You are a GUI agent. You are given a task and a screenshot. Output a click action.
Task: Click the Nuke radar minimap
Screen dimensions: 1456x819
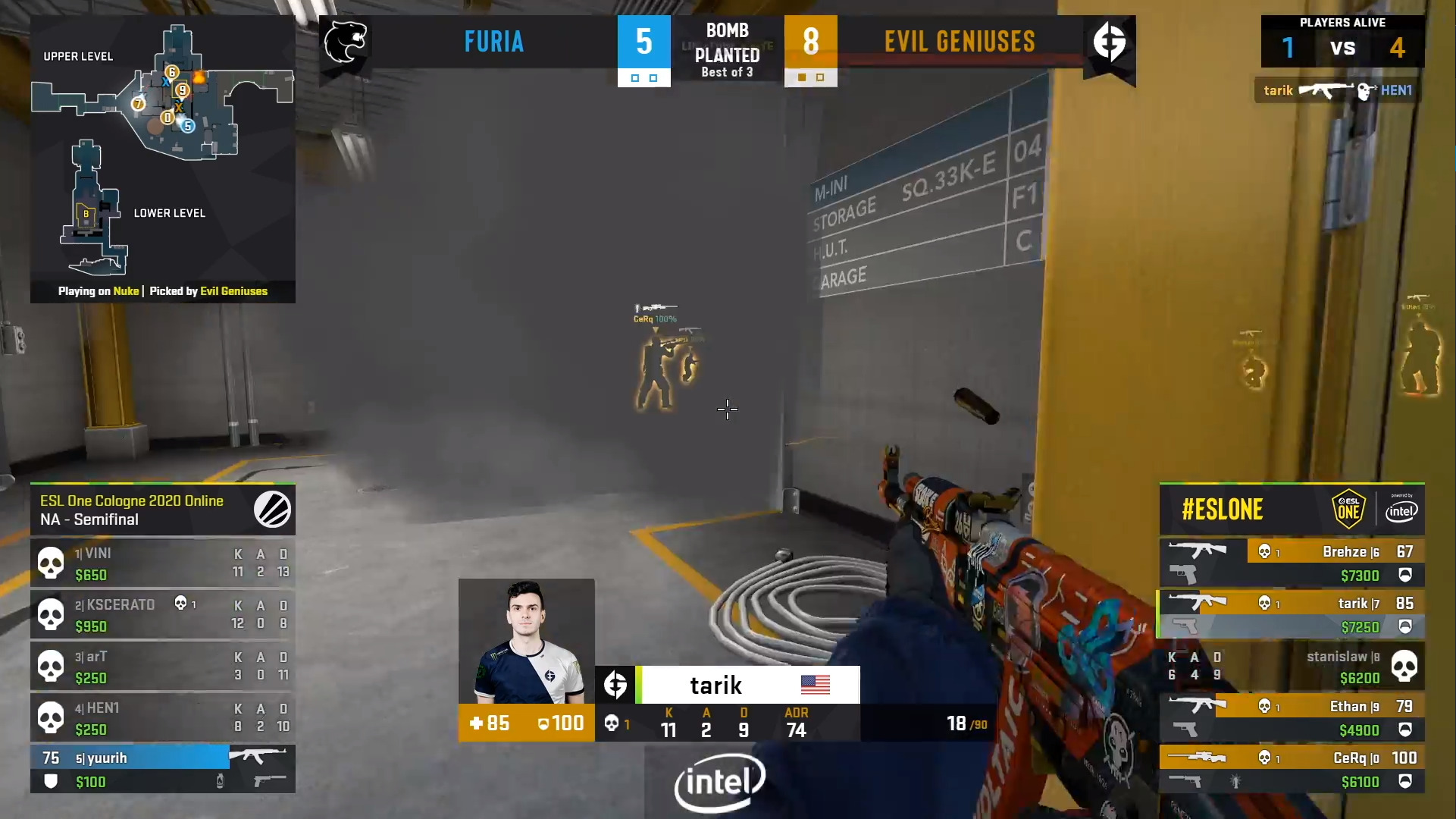162,152
